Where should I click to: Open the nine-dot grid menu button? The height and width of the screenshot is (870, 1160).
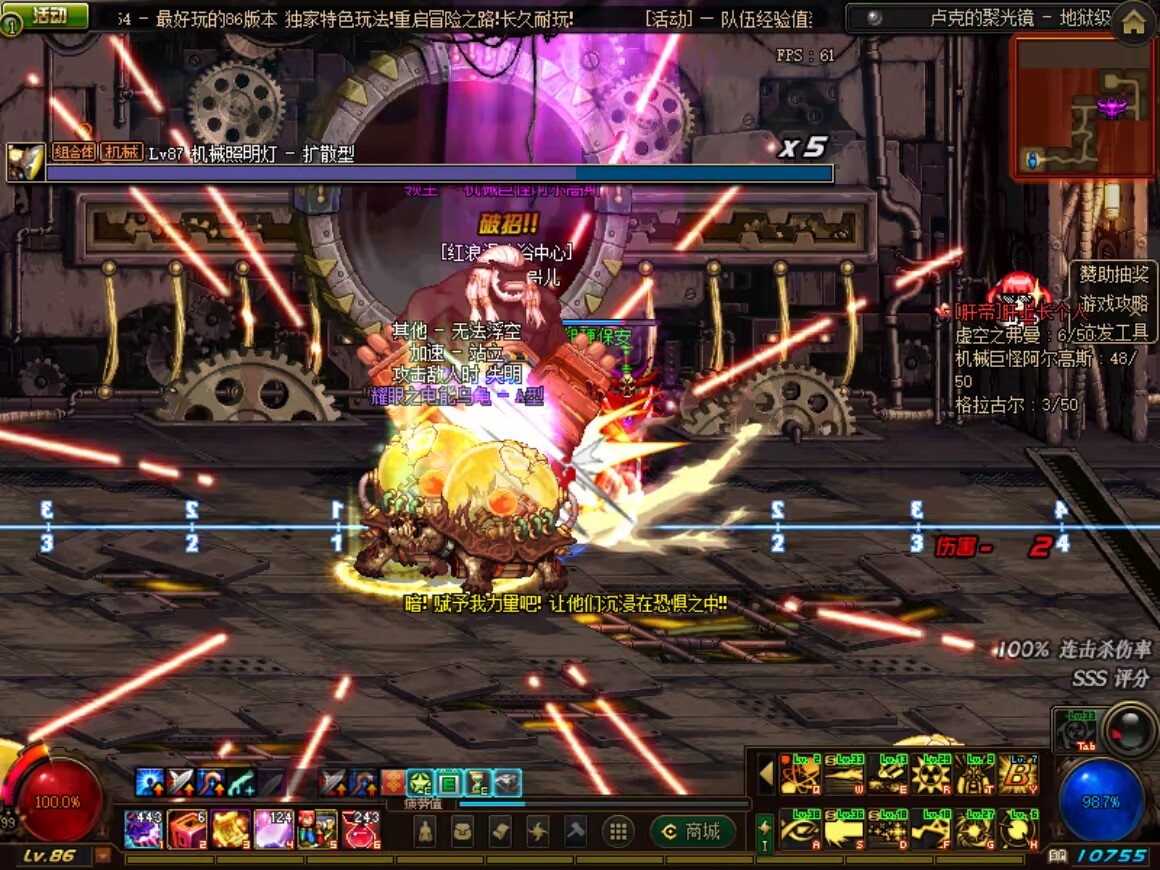point(618,831)
